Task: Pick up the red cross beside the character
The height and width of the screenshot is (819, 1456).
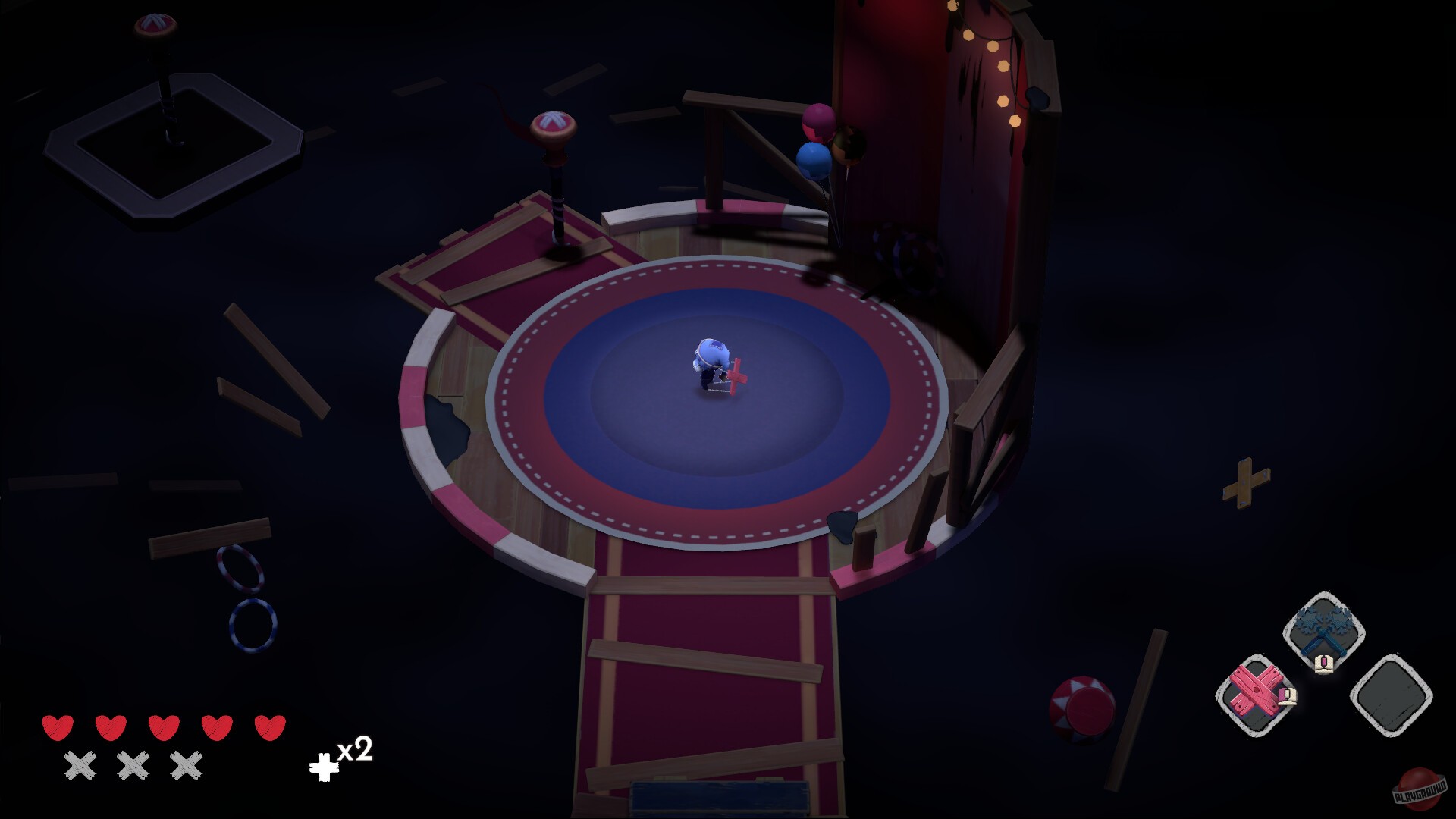Action: [x=737, y=378]
